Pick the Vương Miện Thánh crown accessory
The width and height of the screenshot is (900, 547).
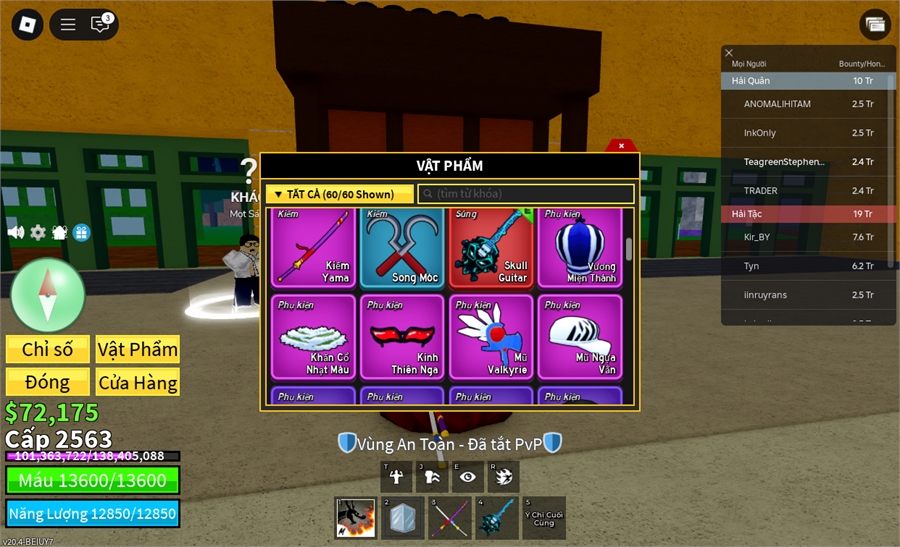click(x=581, y=247)
